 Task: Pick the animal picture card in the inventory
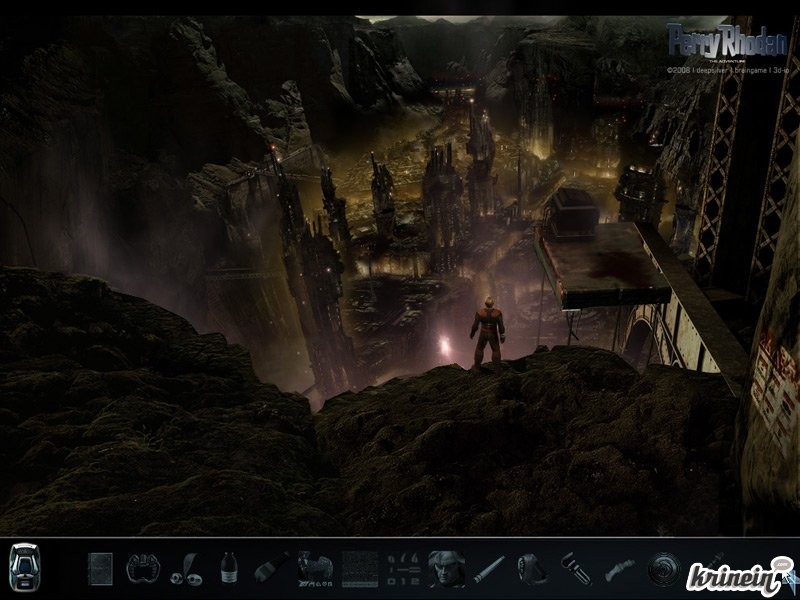pos(315,569)
